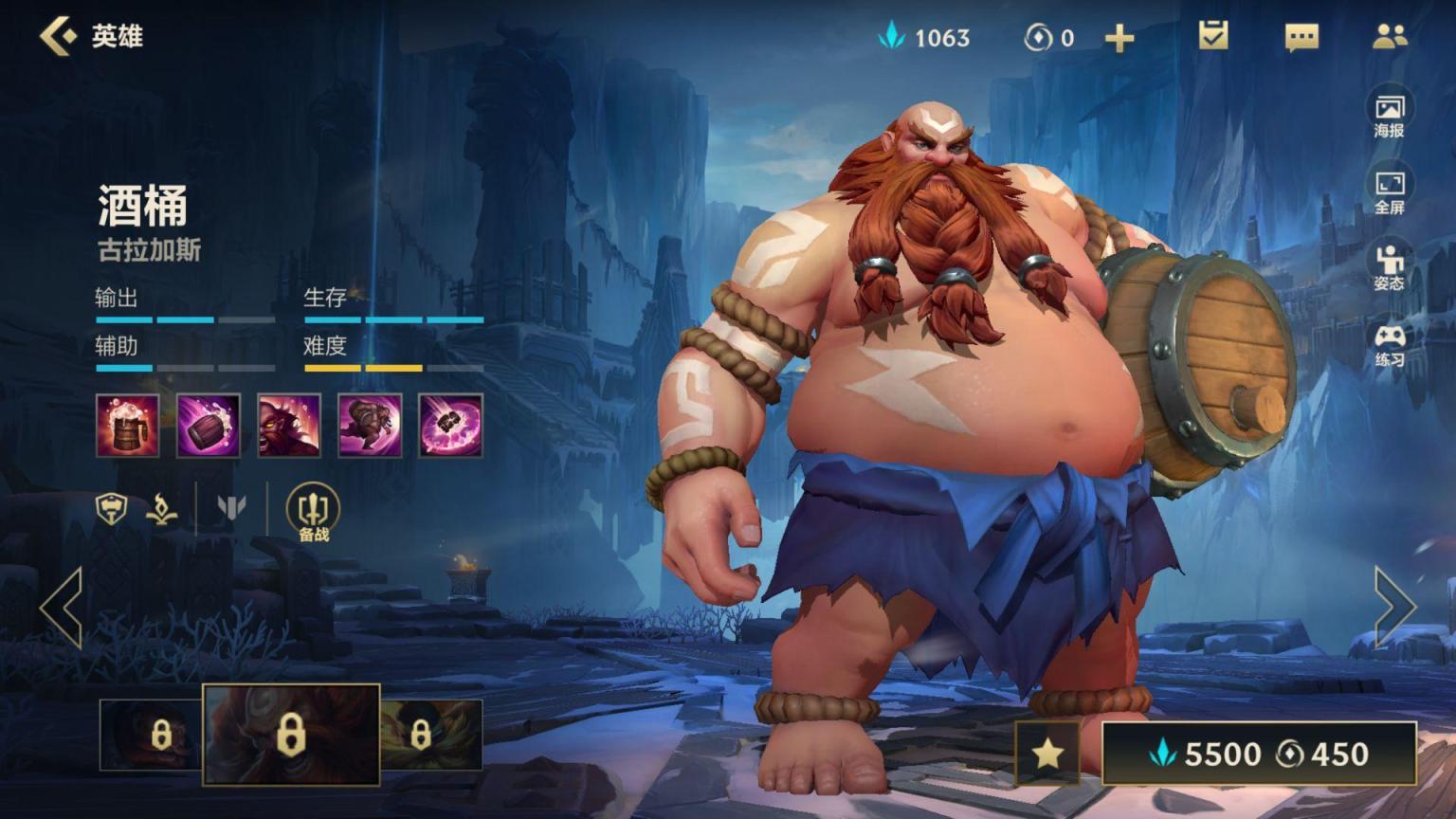Favorite this hero with the star button
The image size is (1456, 819).
pyautogui.click(x=1047, y=754)
